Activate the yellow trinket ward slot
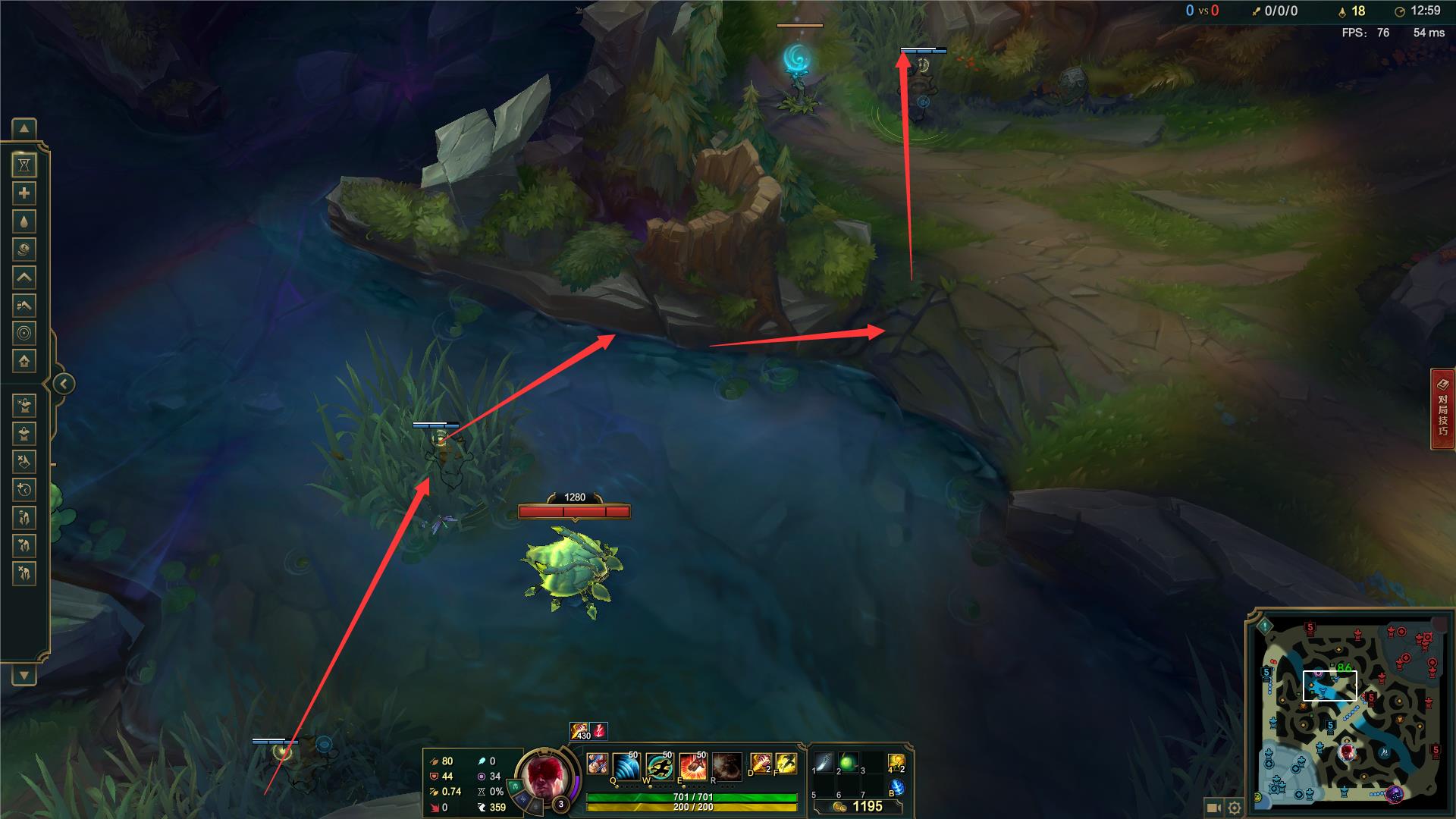Image resolution: width=1456 pixels, height=819 pixels. coord(896,762)
